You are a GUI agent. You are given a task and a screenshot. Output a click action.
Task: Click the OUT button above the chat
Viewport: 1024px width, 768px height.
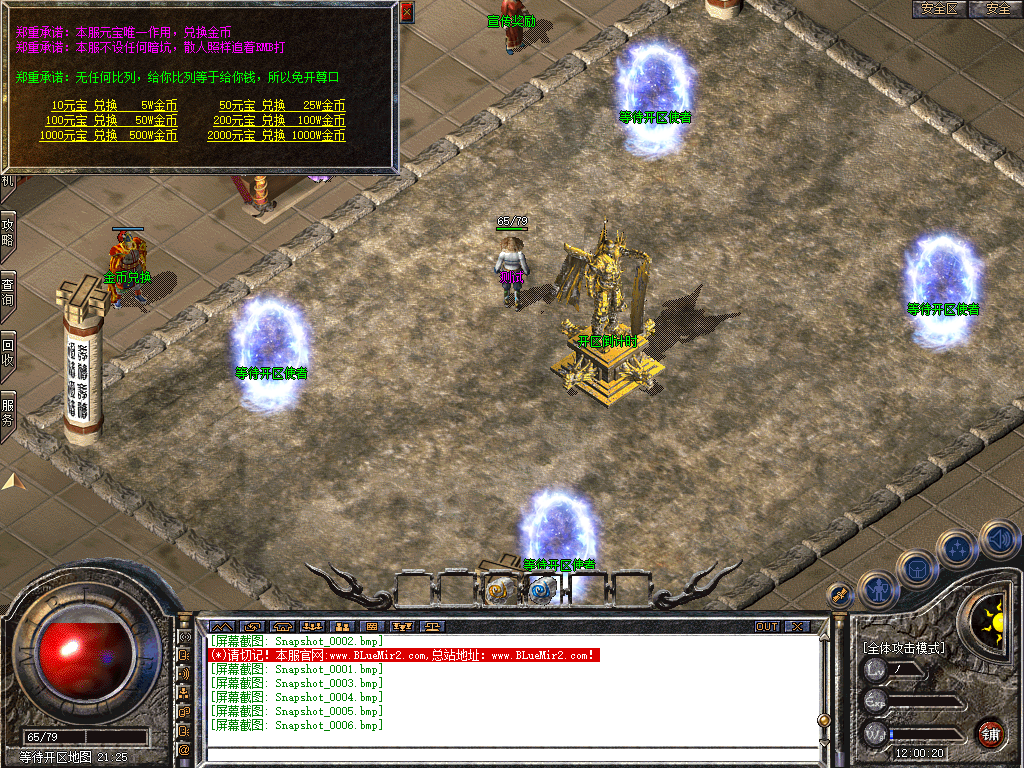click(766, 627)
